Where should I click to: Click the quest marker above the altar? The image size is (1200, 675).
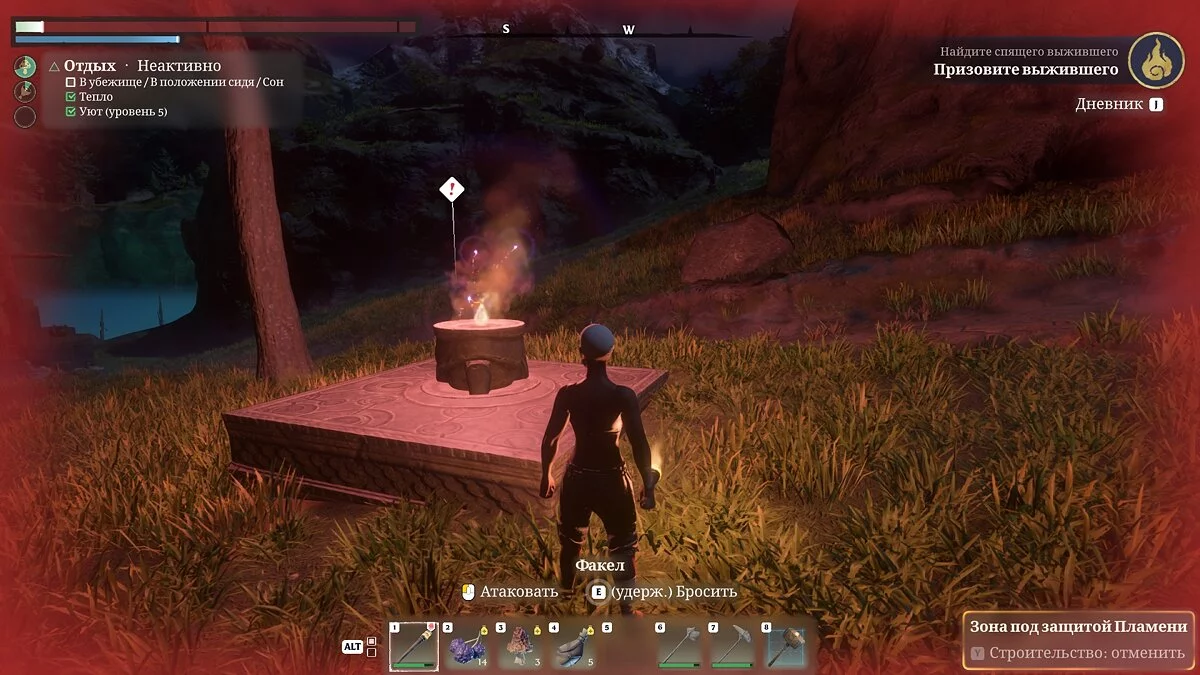coord(452,188)
